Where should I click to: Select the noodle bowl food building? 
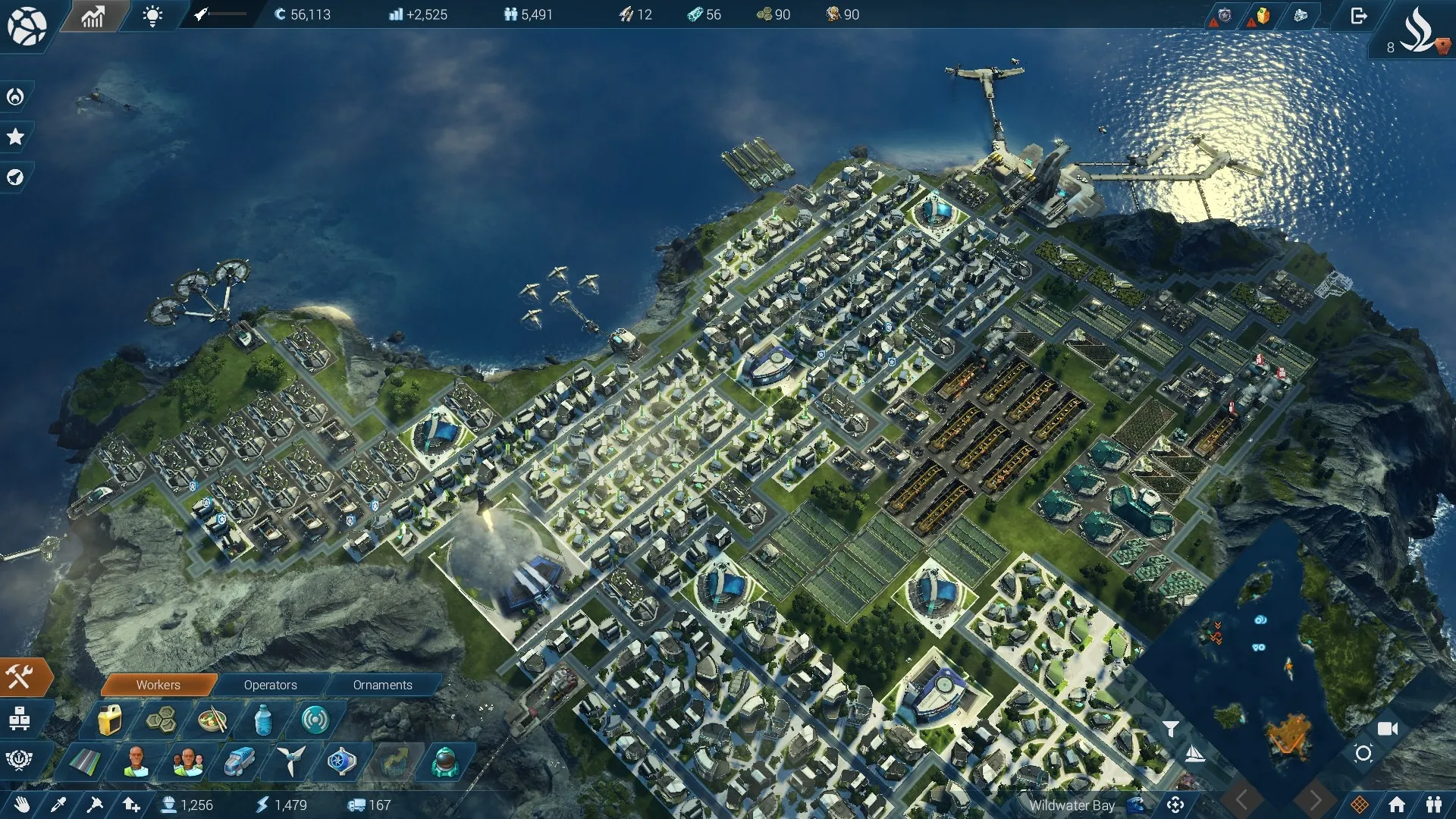tap(212, 720)
